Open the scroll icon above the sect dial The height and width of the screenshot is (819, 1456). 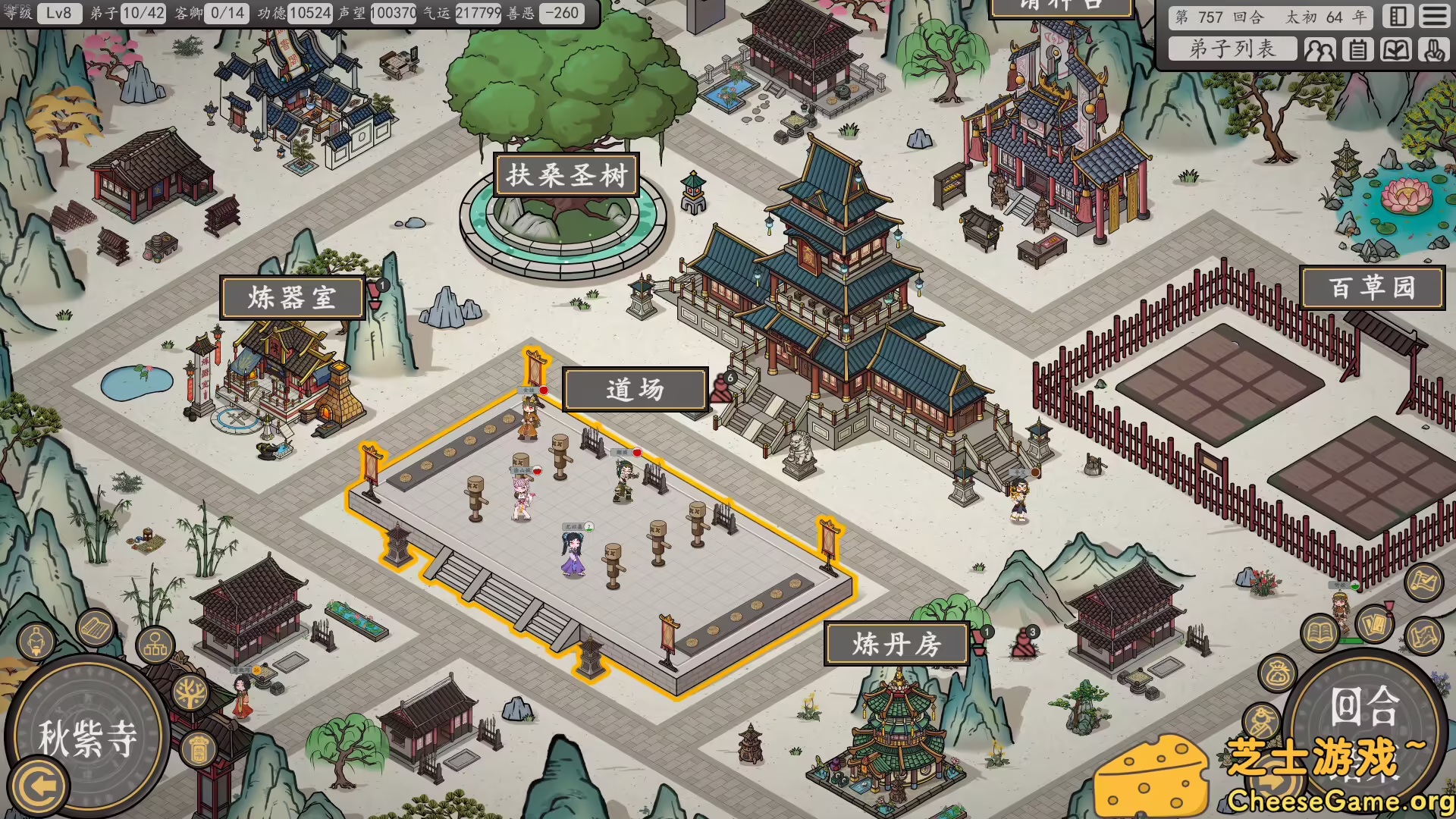click(x=95, y=628)
